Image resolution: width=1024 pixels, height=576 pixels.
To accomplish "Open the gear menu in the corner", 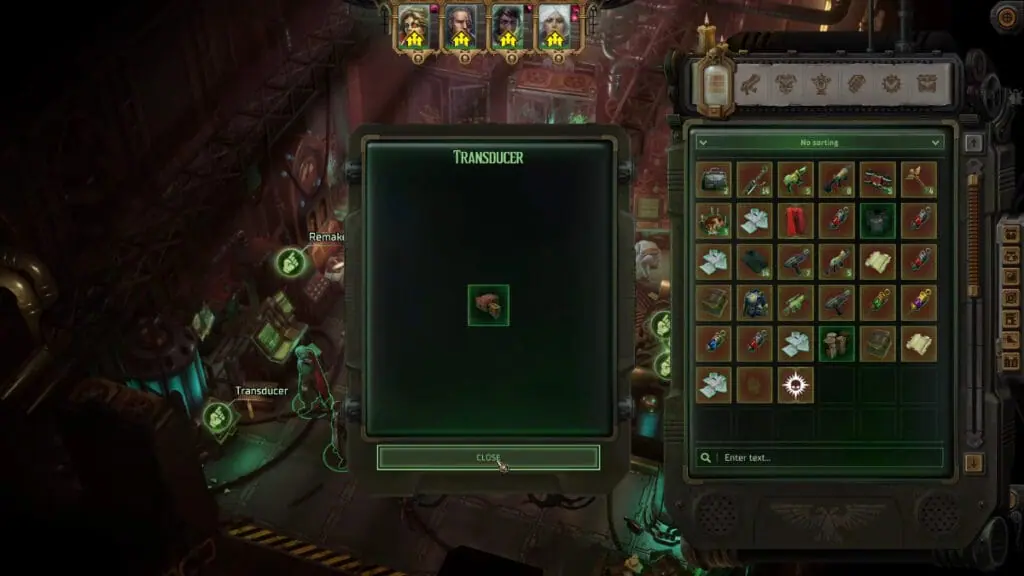I will point(1007,15).
